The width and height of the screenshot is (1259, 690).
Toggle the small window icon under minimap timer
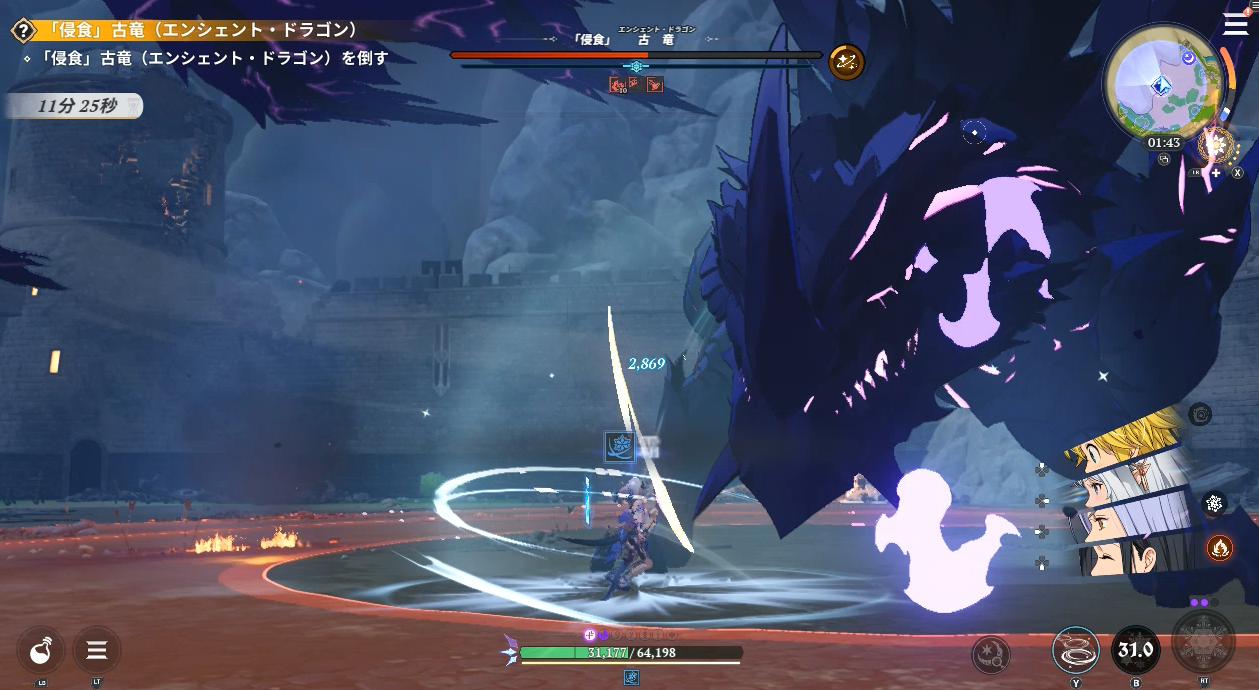(x=1163, y=159)
